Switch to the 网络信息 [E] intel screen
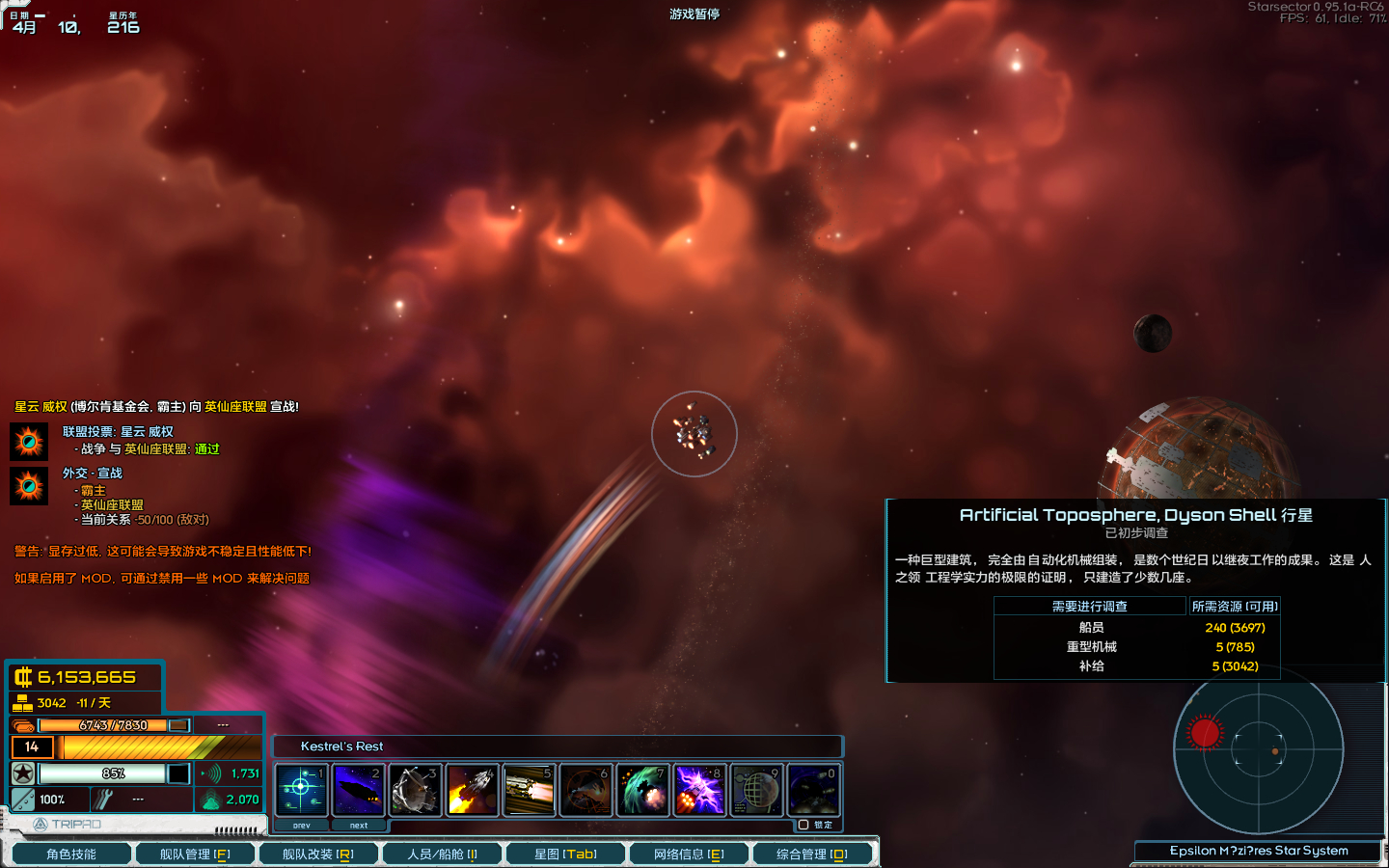The height and width of the screenshot is (868, 1389). (689, 853)
